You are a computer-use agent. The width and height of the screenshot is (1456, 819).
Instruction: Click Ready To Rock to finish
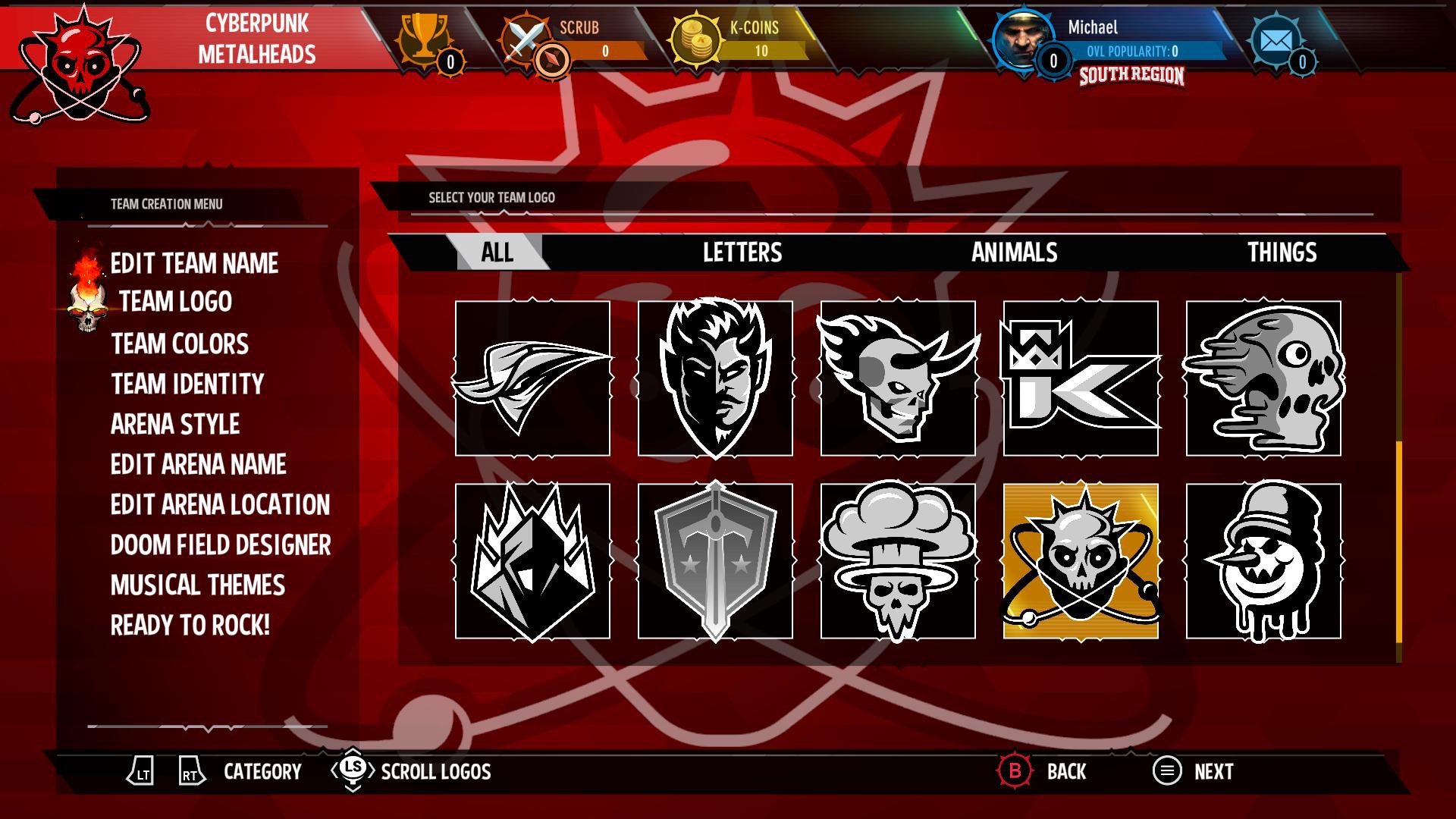[187, 626]
